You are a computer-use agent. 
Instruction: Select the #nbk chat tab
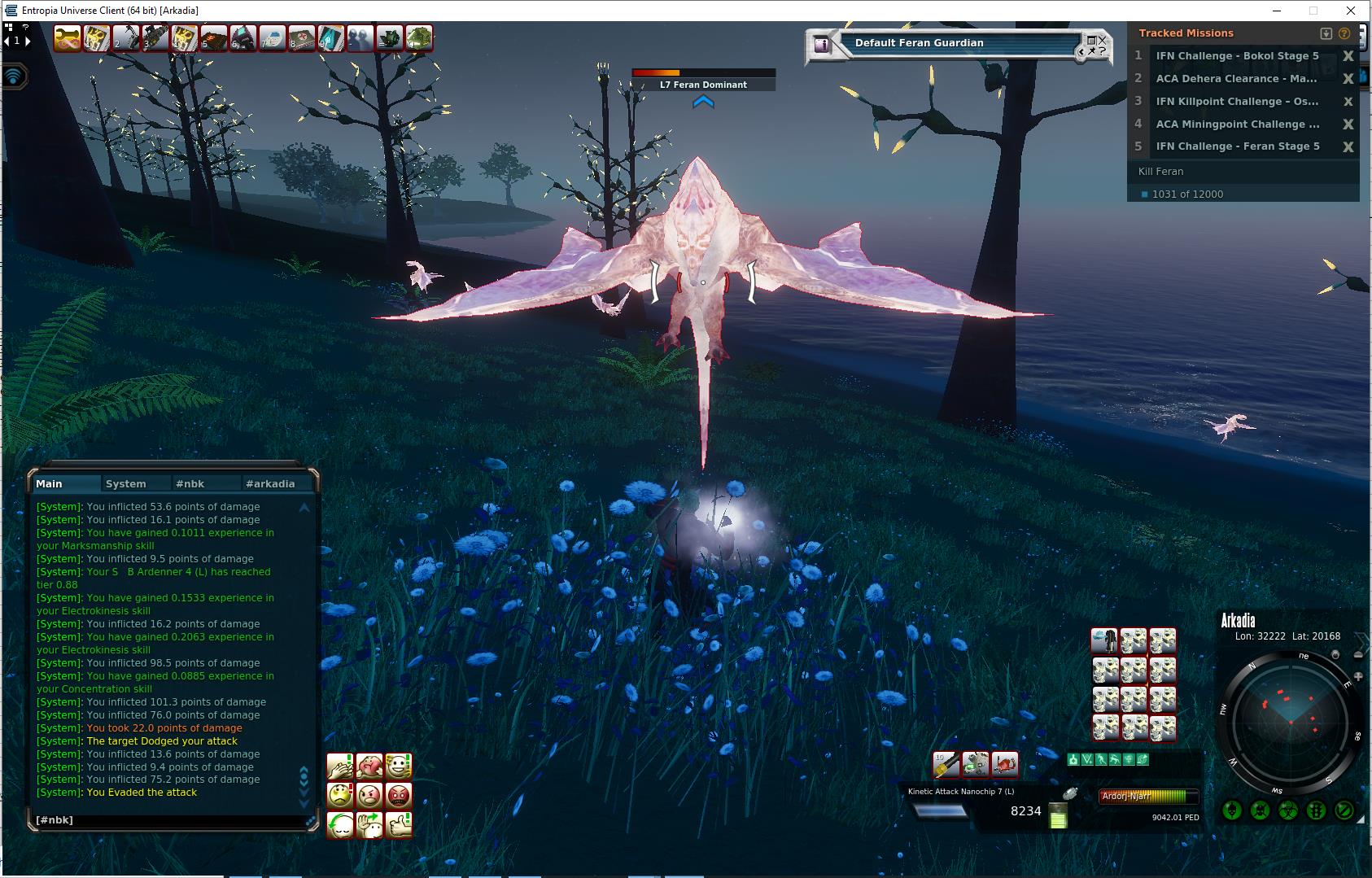pos(190,483)
